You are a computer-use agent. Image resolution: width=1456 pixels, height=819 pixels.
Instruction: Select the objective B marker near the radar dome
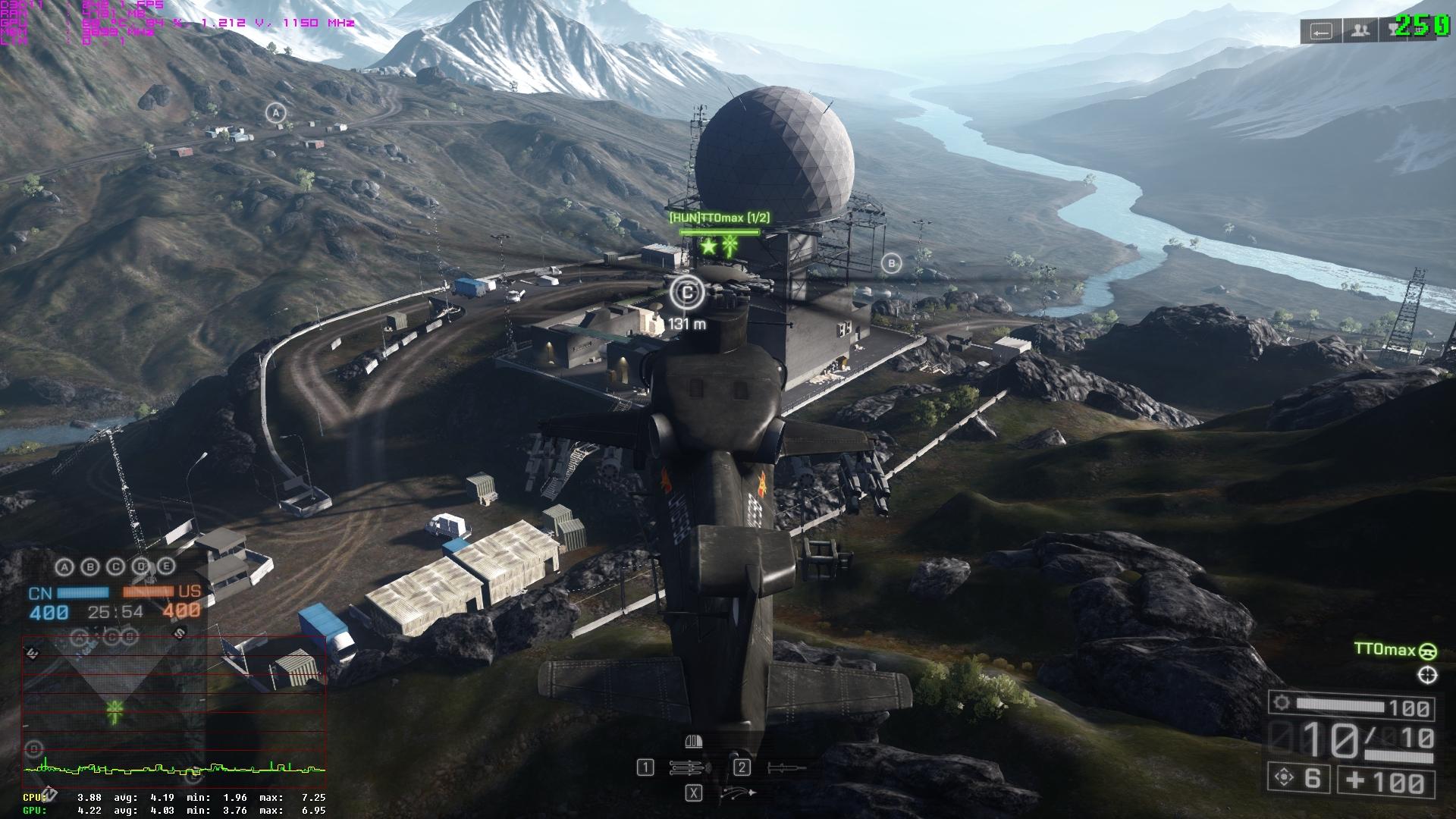tap(892, 264)
